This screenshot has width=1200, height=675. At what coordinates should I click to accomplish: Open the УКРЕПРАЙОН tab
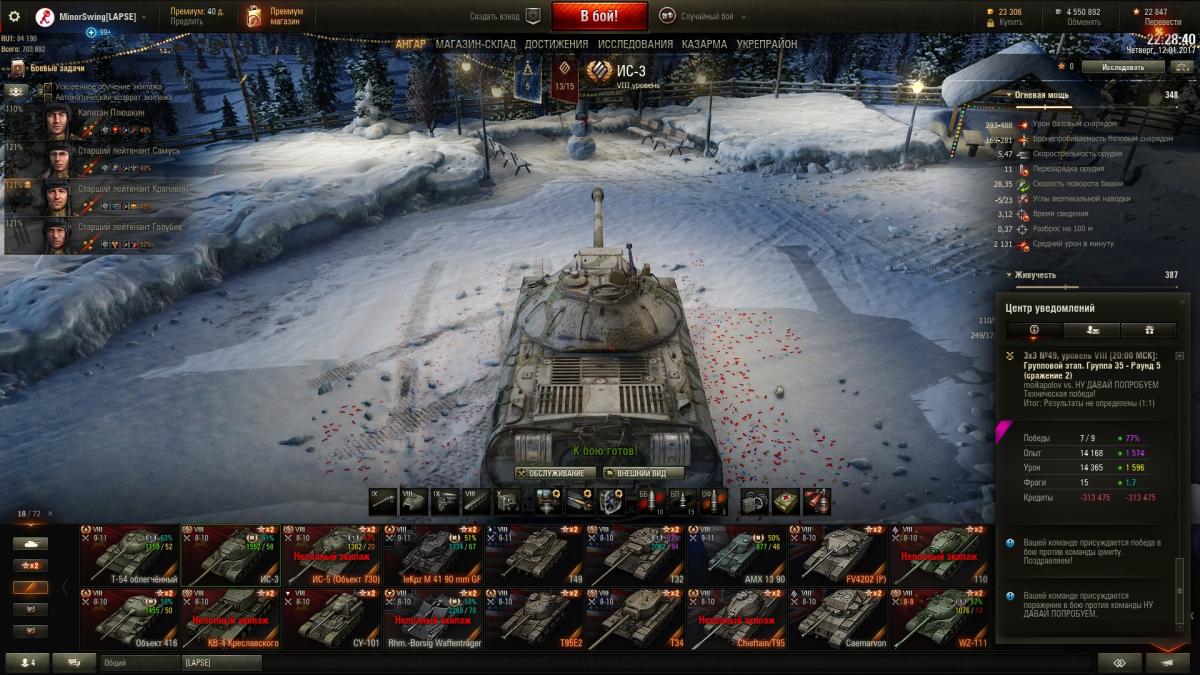click(767, 44)
